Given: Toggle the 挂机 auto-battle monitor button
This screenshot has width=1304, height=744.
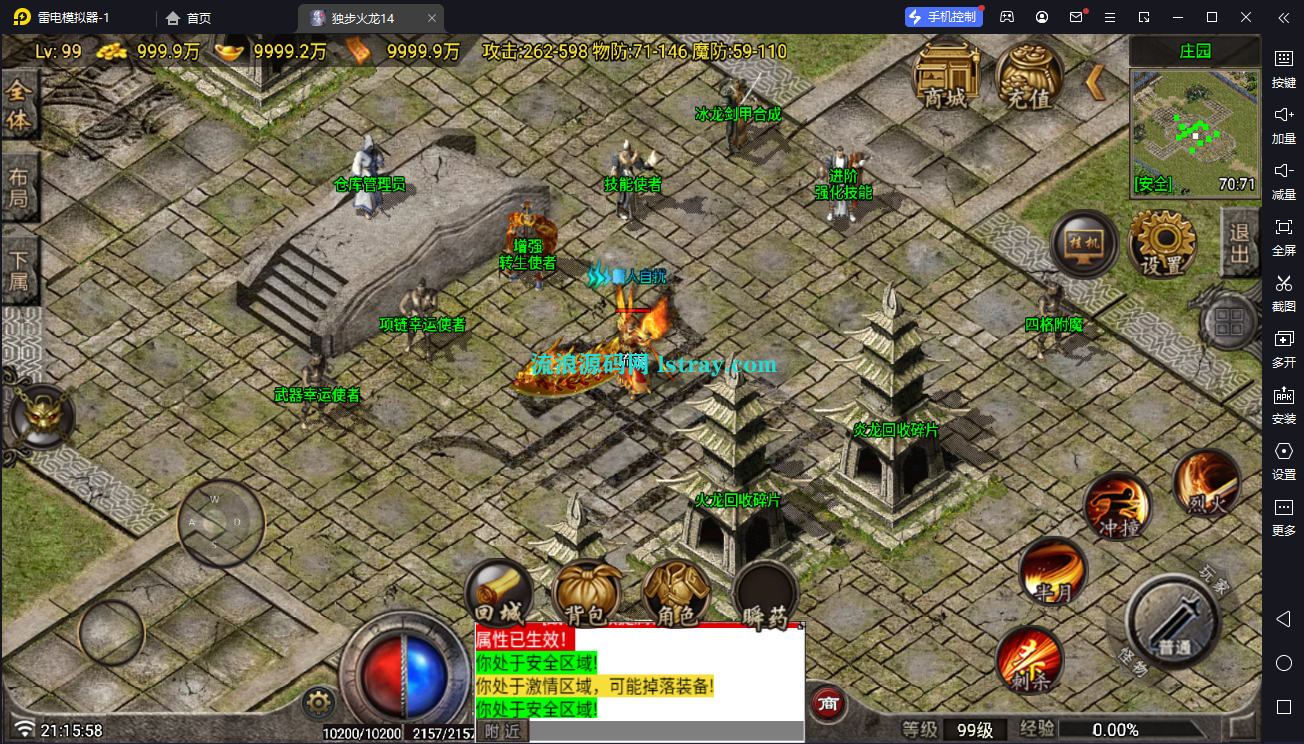Looking at the screenshot, I should (1085, 245).
